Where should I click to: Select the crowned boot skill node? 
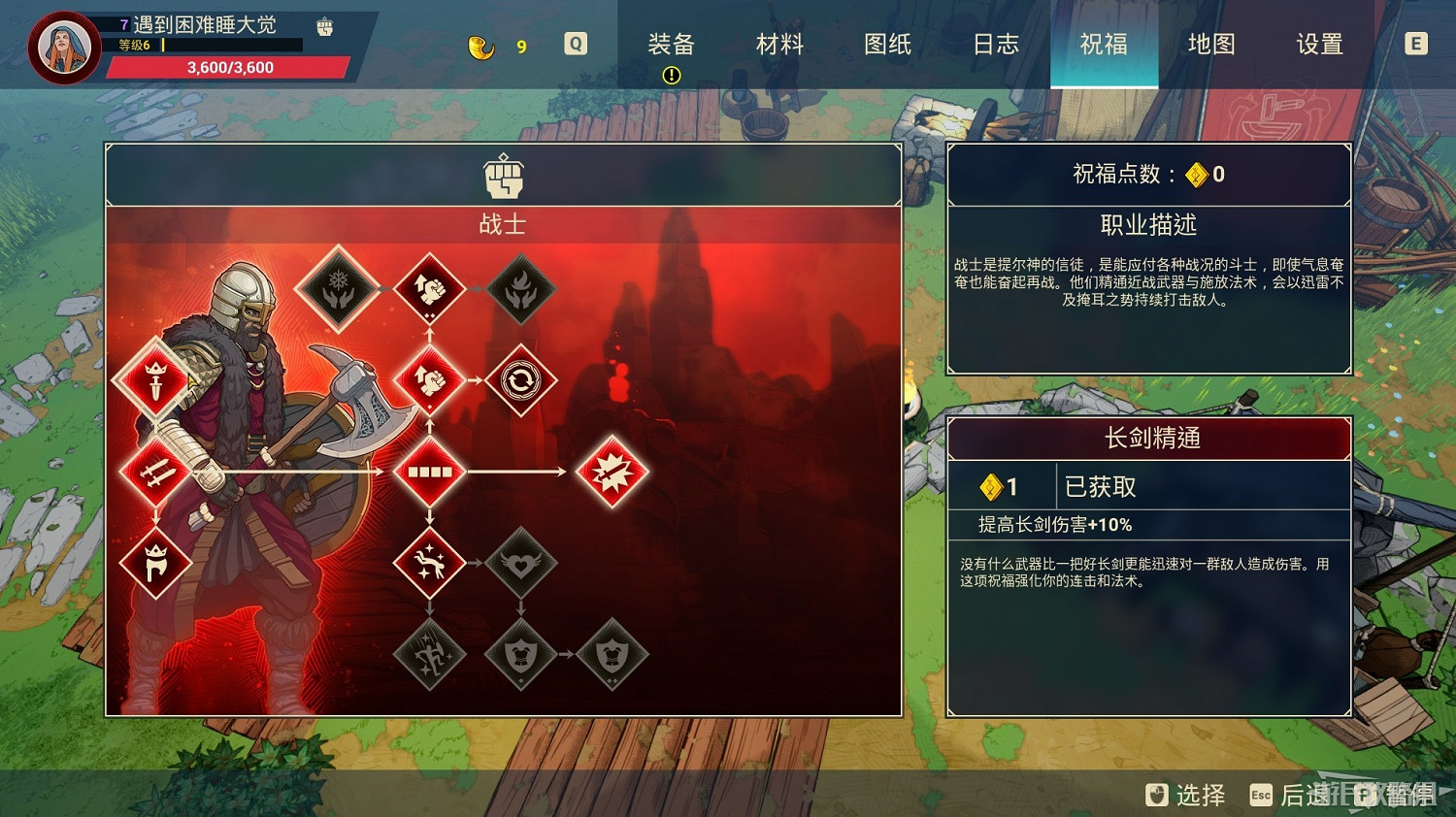click(155, 561)
